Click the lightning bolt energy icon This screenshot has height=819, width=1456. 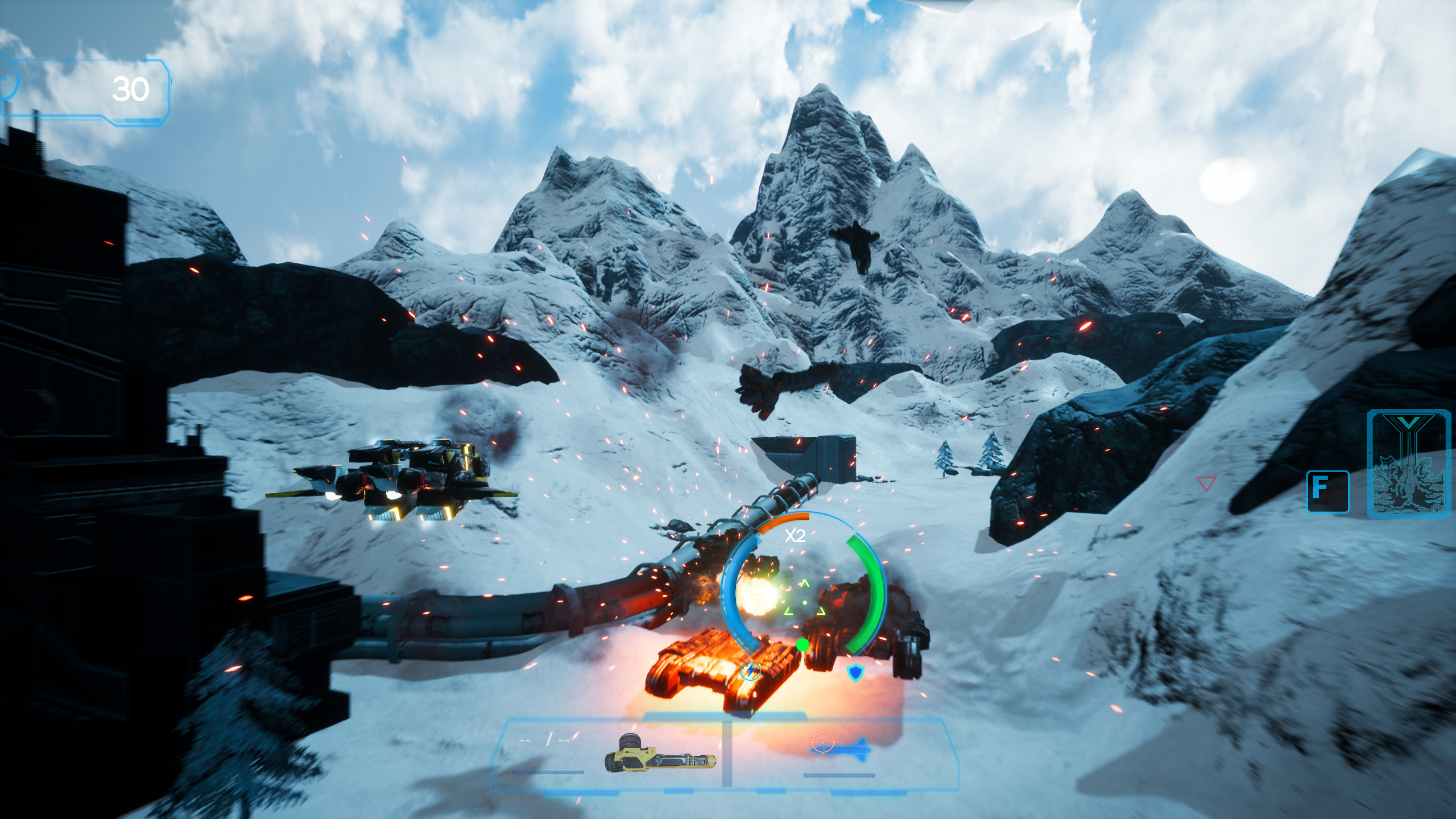pyautogui.click(x=751, y=672)
